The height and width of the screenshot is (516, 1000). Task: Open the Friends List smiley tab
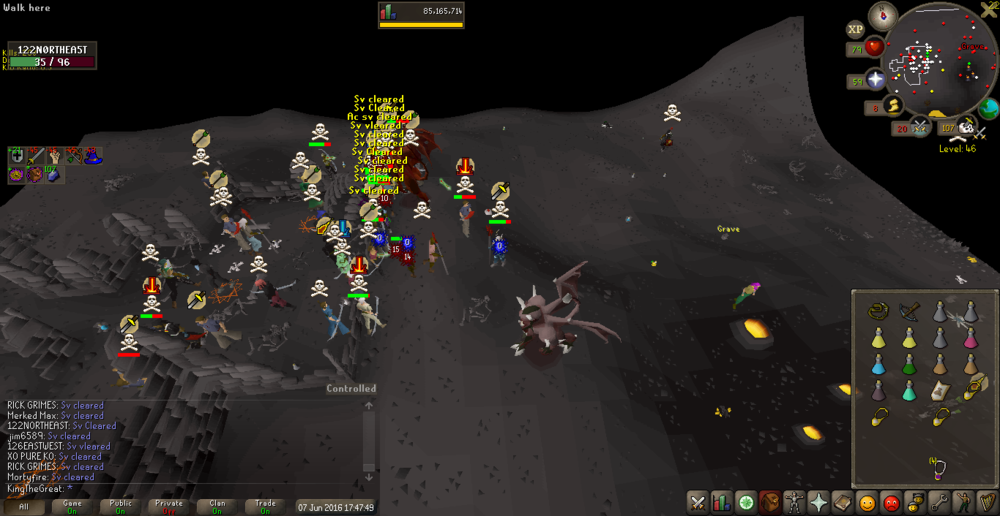[x=867, y=502]
